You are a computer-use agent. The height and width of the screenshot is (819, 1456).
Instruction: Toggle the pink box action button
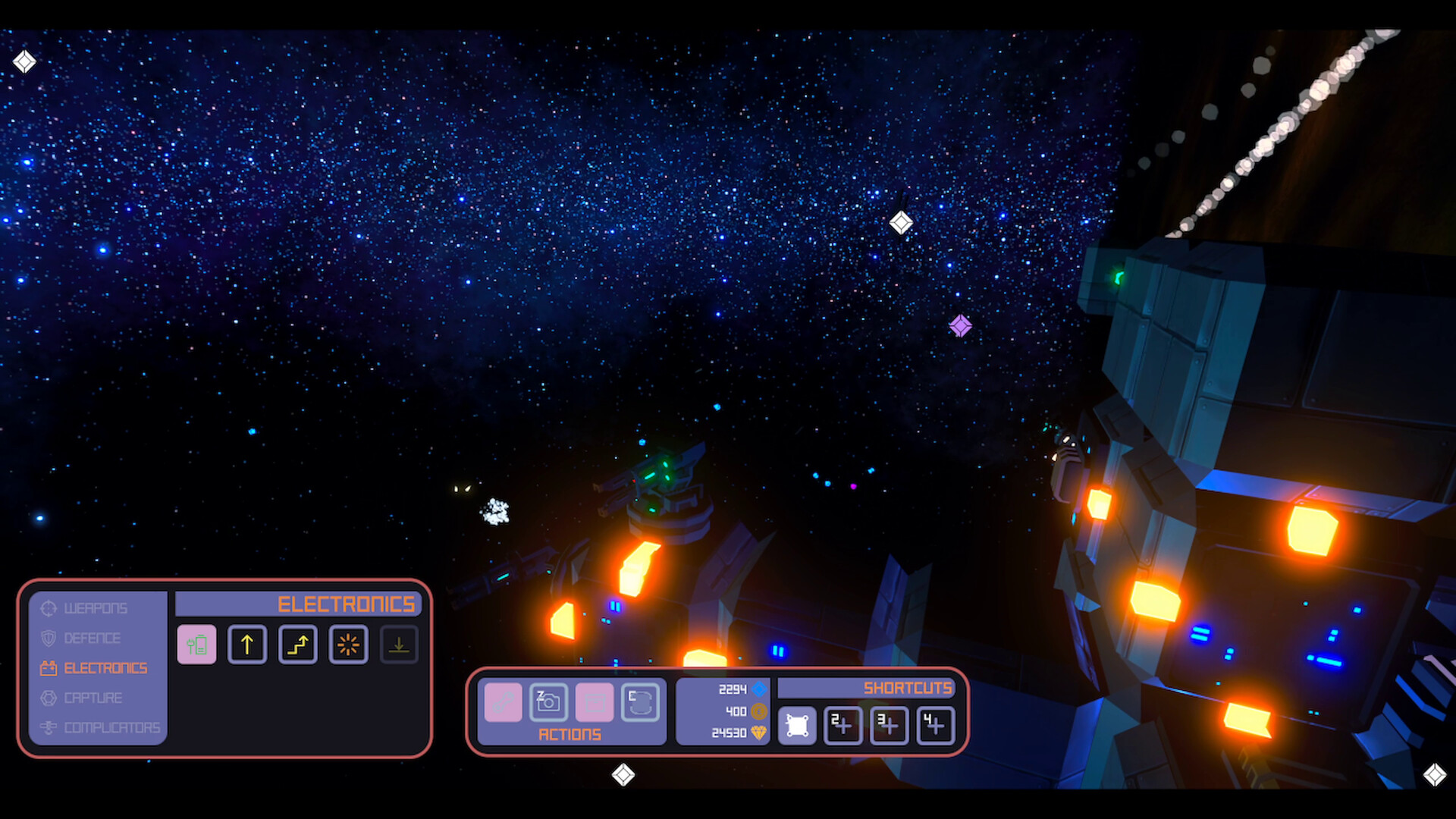(595, 703)
